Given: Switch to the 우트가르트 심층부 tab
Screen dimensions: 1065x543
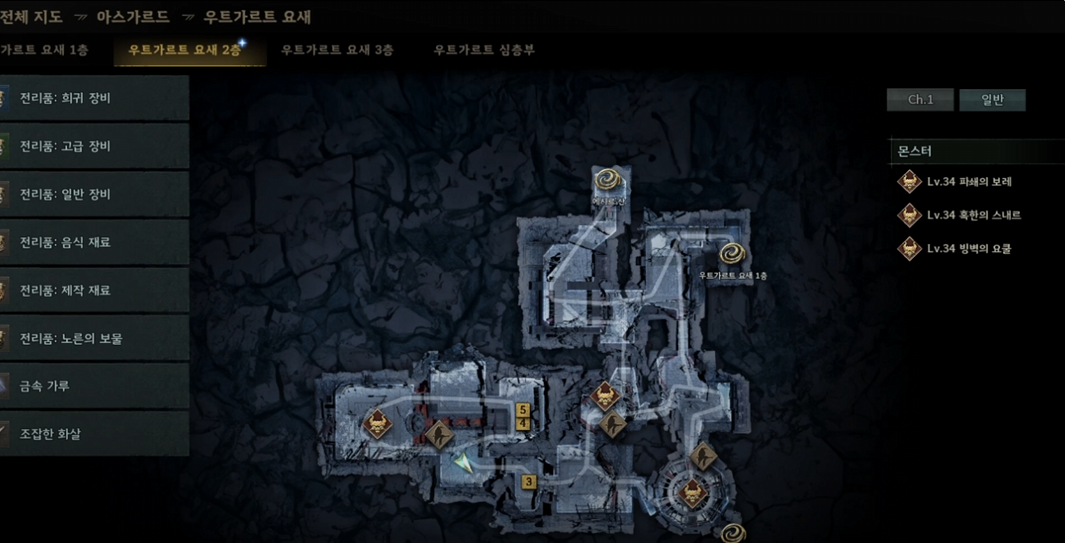Looking at the screenshot, I should [484, 50].
